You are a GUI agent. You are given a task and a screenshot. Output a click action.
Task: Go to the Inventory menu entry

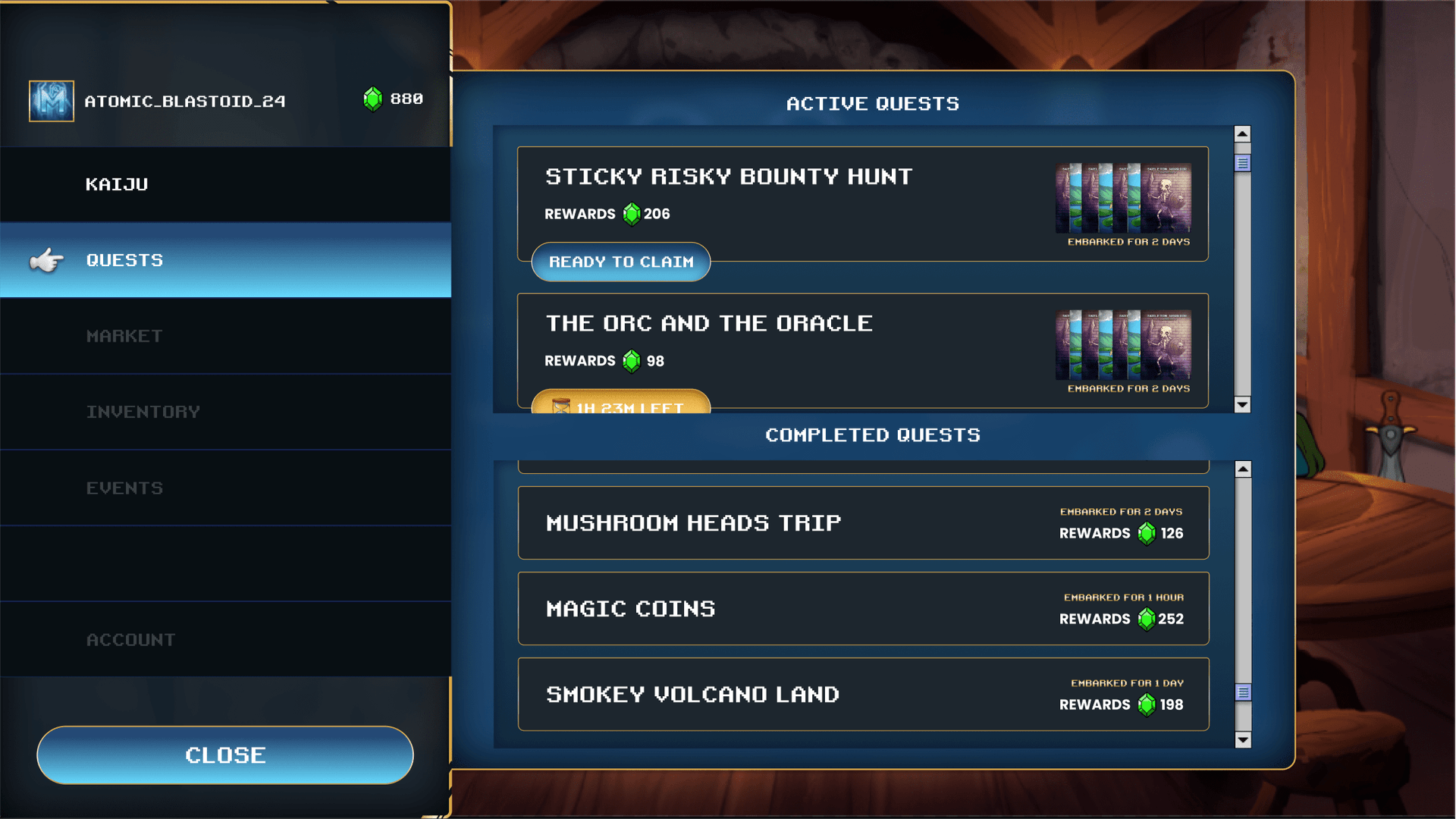[225, 412]
